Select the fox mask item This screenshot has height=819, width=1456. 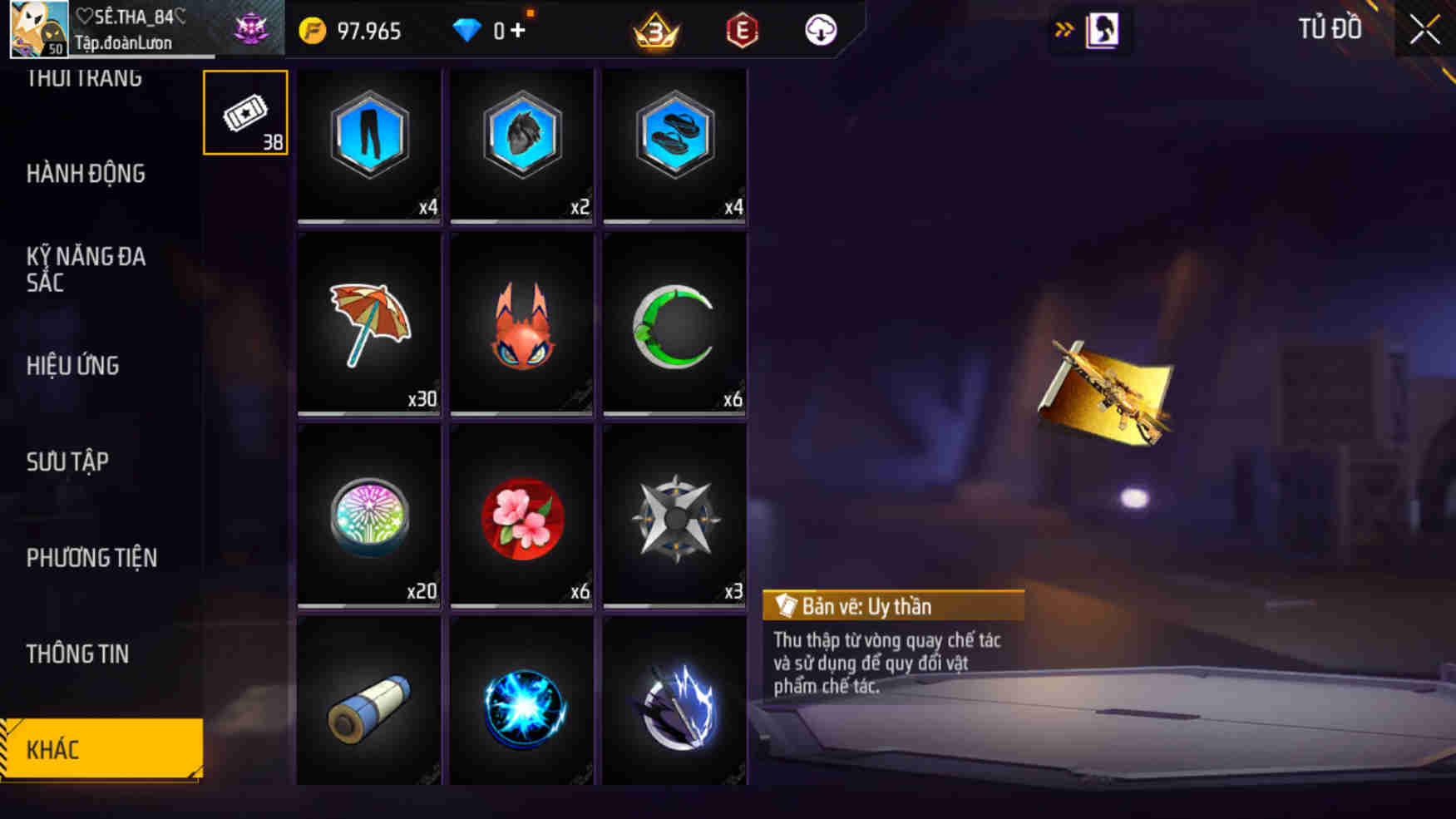point(521,324)
